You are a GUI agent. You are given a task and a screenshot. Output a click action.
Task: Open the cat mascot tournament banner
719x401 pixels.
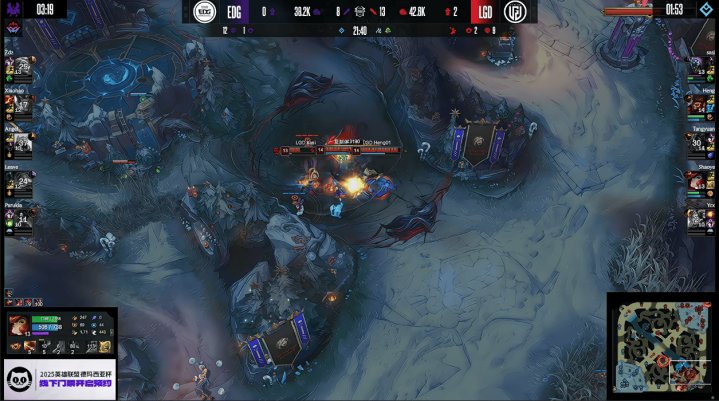(58, 378)
